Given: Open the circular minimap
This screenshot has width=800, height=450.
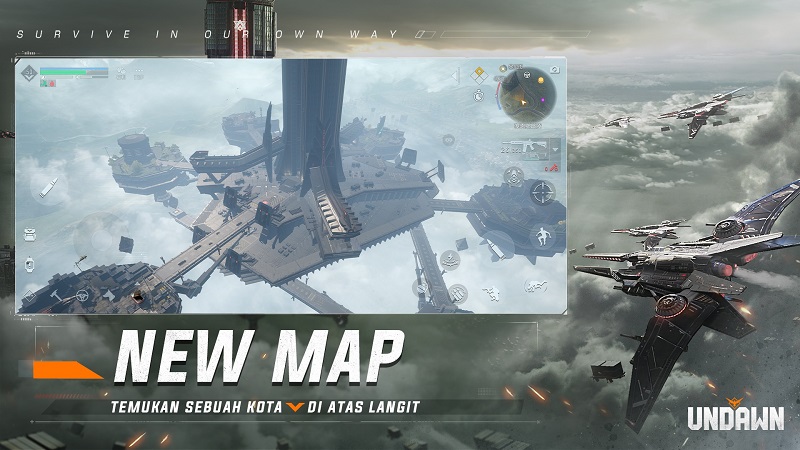Looking at the screenshot, I should tap(526, 97).
